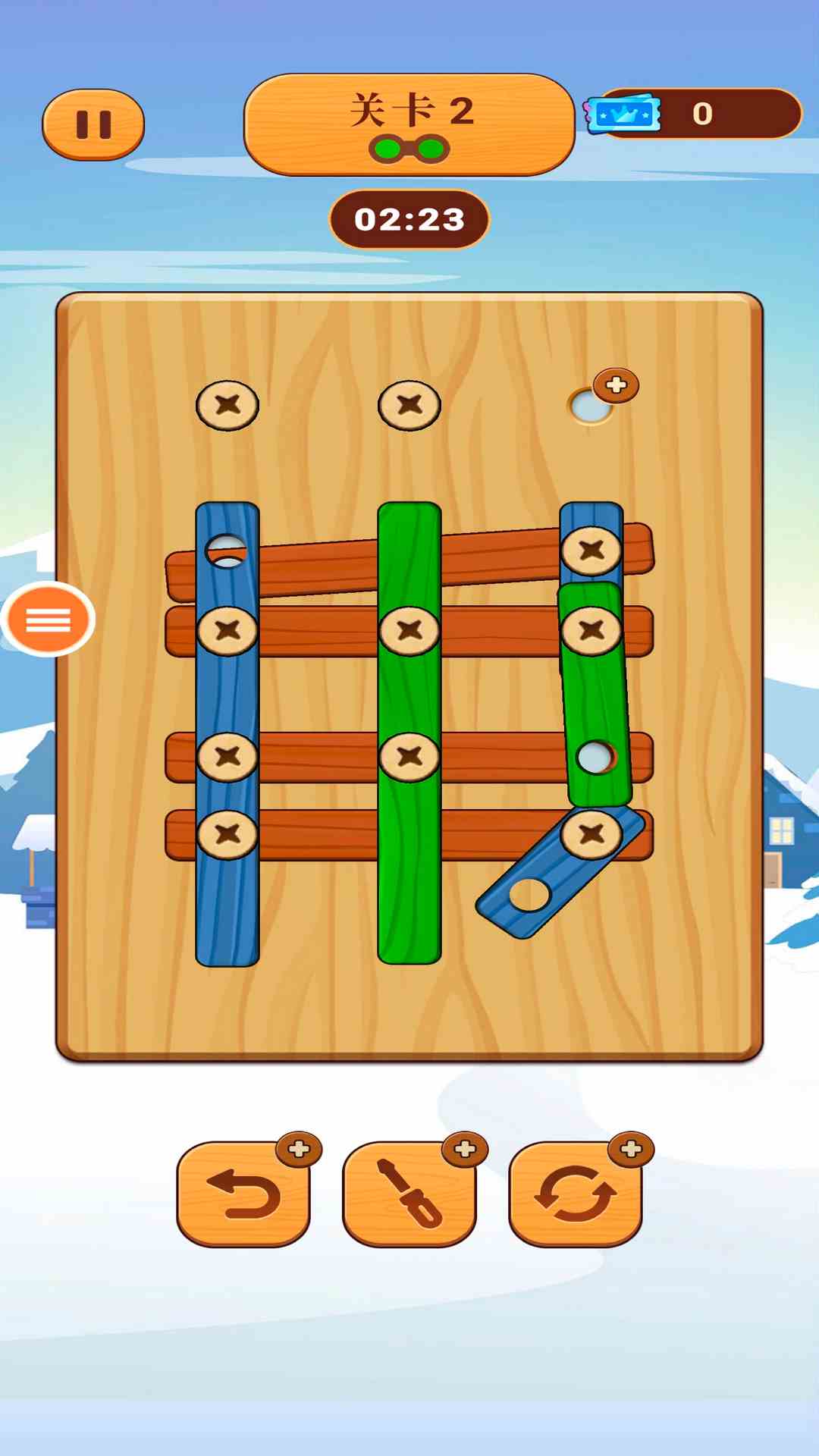Tap the refresh arrows restart button
Image resolution: width=819 pixels, height=1456 pixels.
pos(576,1194)
